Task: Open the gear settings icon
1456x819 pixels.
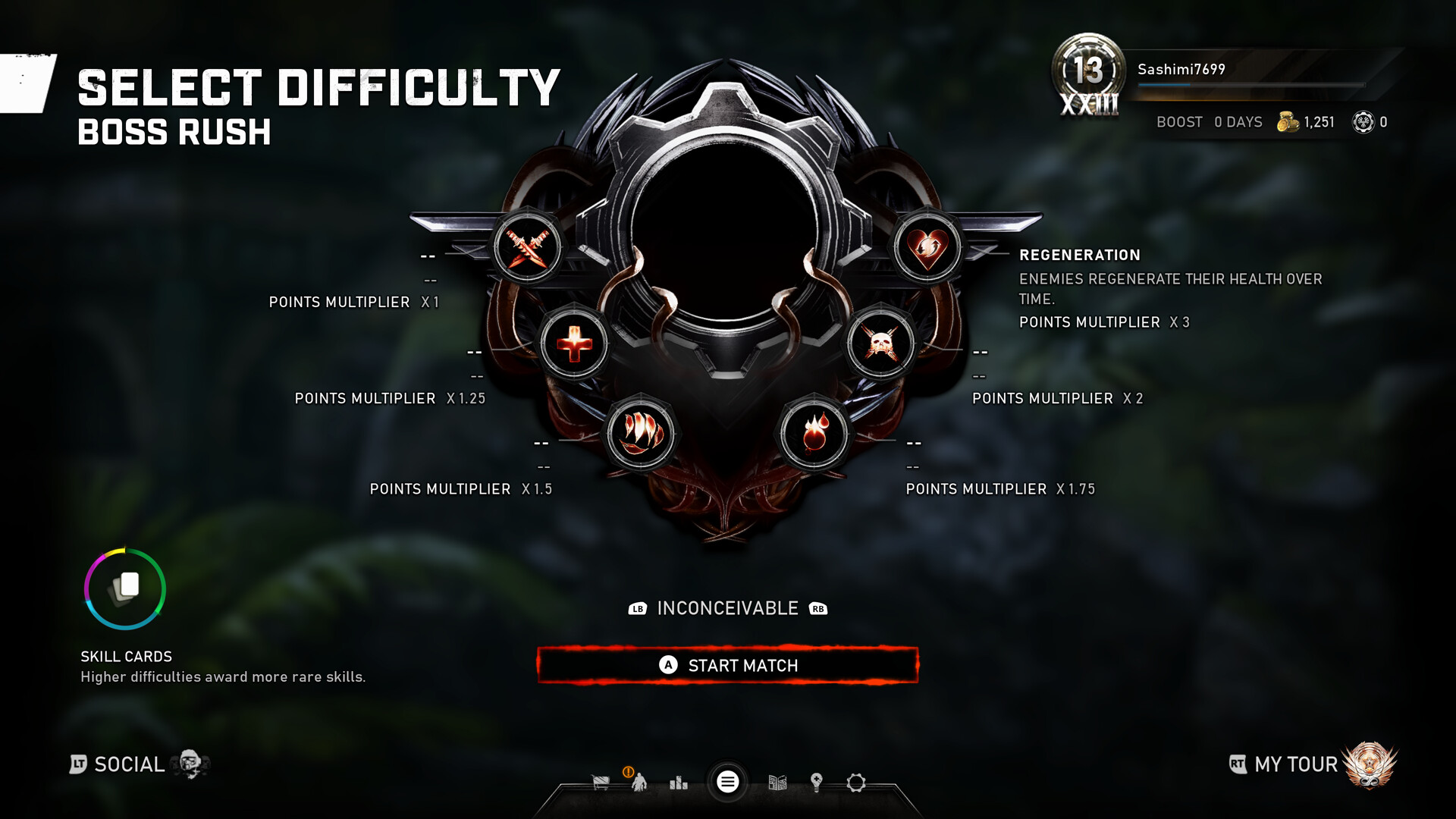Action: pos(856,783)
